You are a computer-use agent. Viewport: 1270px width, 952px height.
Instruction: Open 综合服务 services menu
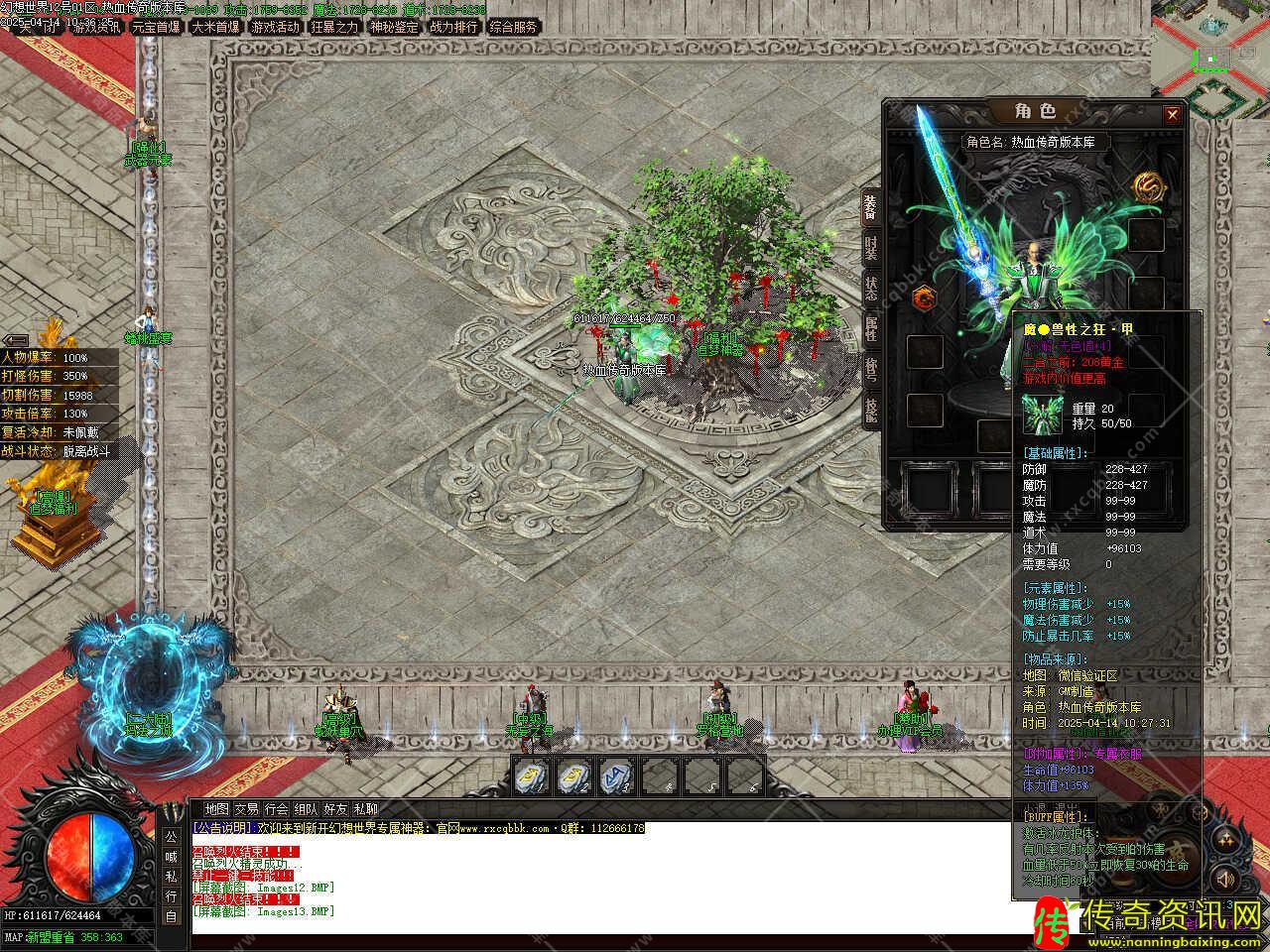tap(513, 27)
